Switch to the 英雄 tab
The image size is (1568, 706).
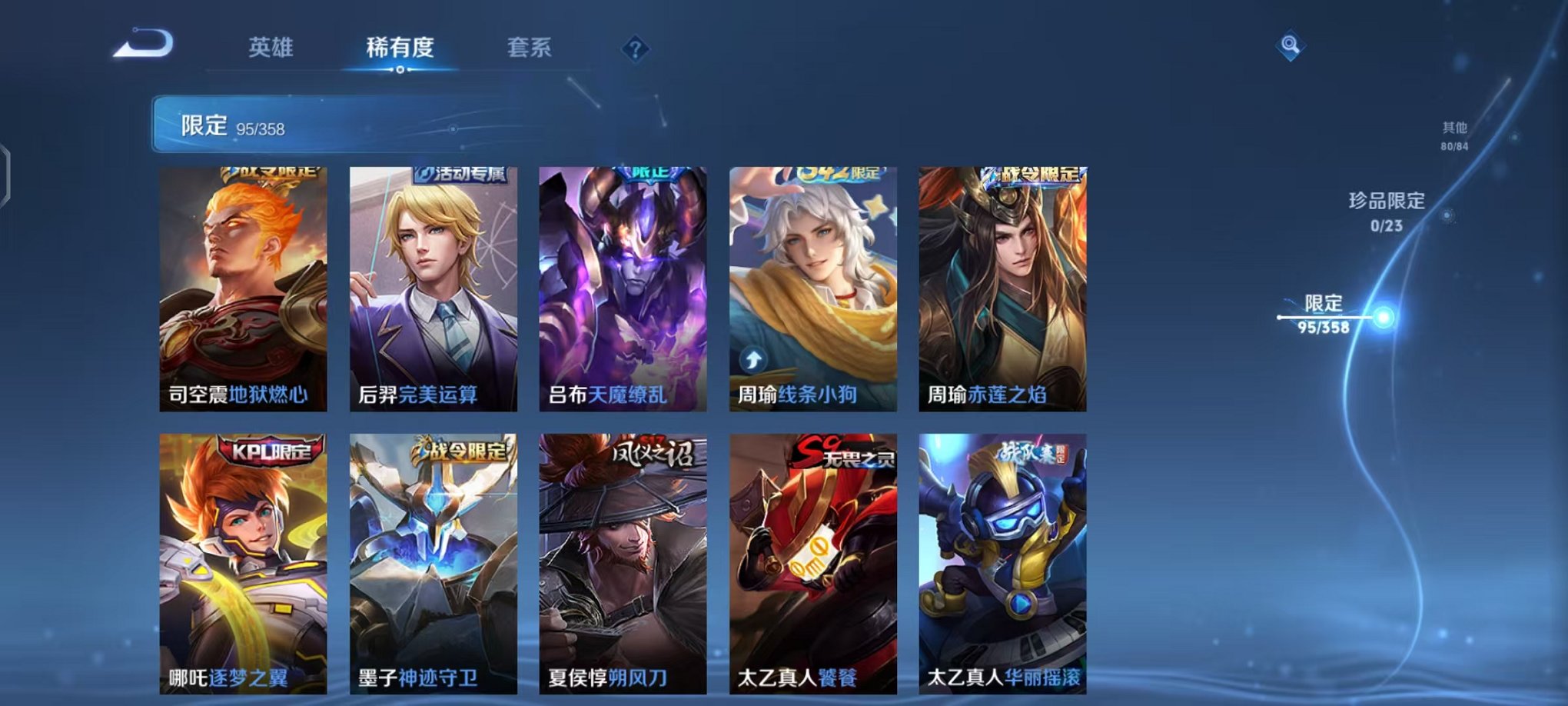pos(272,48)
